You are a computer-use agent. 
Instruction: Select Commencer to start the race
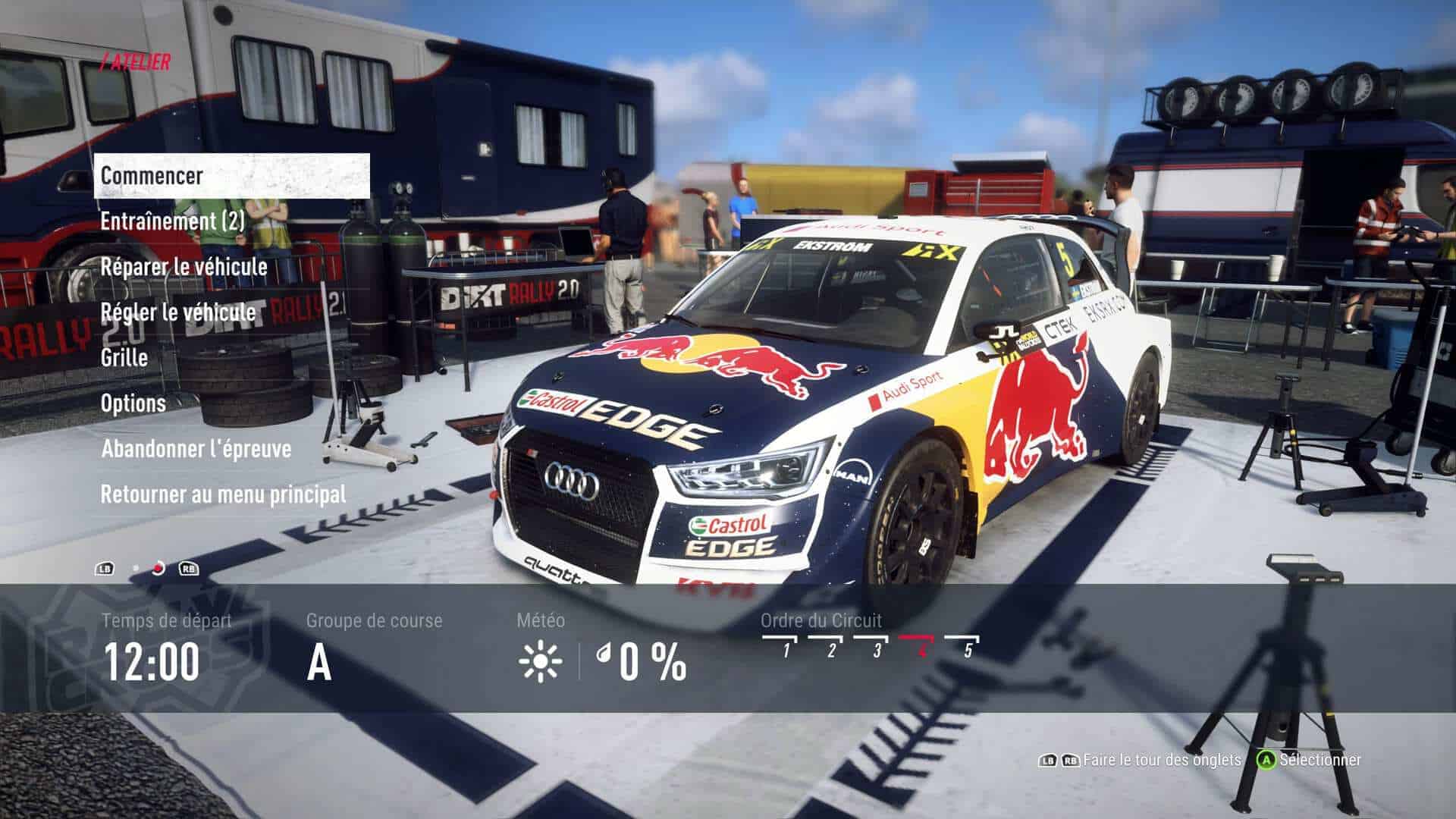[x=152, y=176]
